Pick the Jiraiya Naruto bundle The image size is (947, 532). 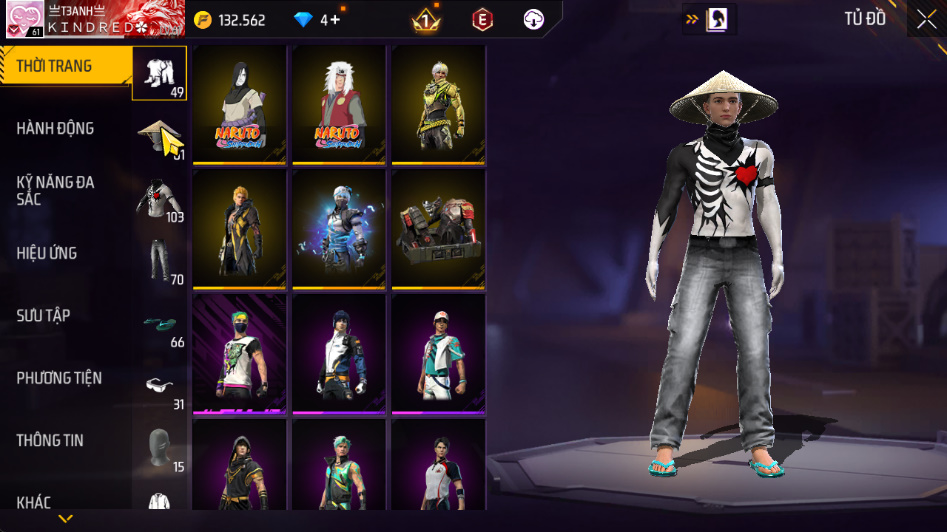tap(339, 104)
